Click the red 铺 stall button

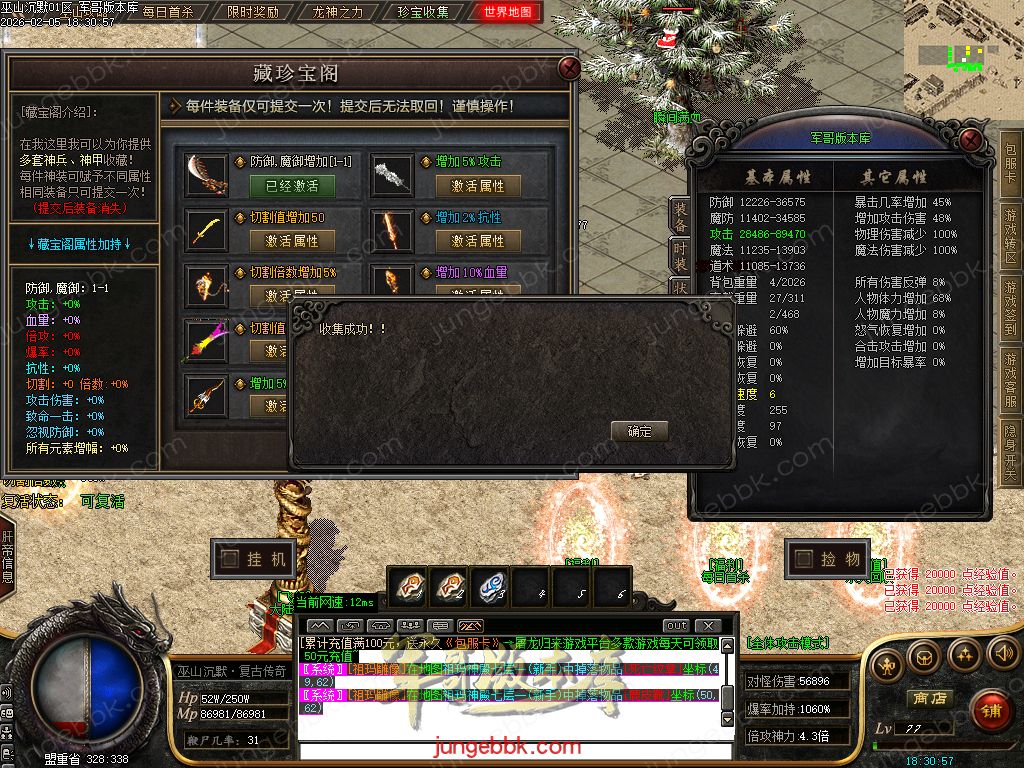pos(990,711)
